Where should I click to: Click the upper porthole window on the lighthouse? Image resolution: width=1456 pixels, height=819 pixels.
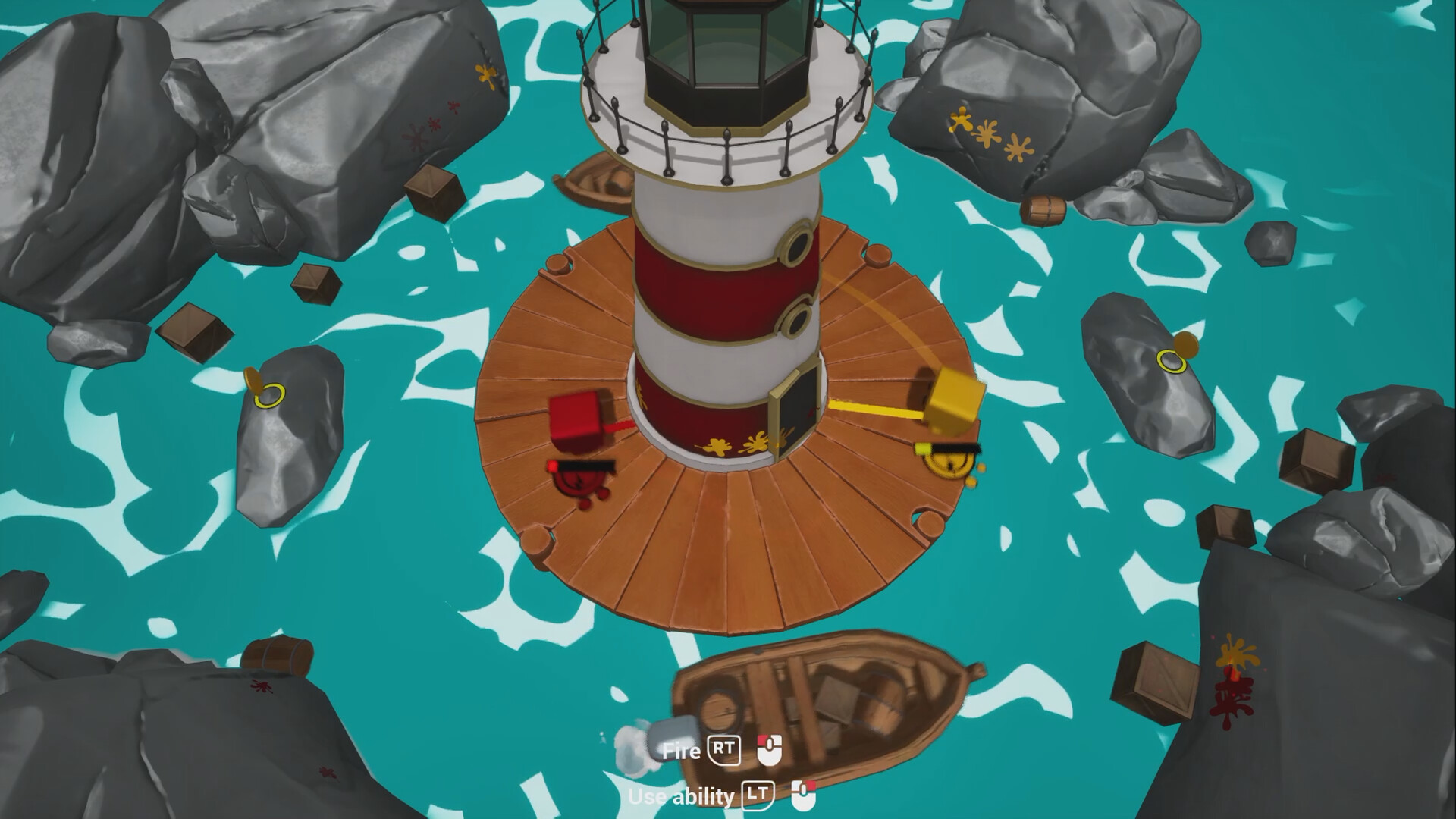(797, 244)
